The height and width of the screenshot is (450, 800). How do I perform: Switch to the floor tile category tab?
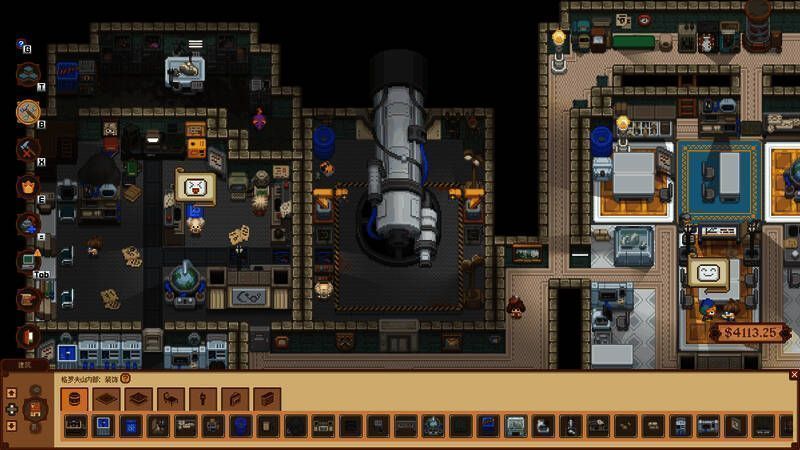coord(107,399)
